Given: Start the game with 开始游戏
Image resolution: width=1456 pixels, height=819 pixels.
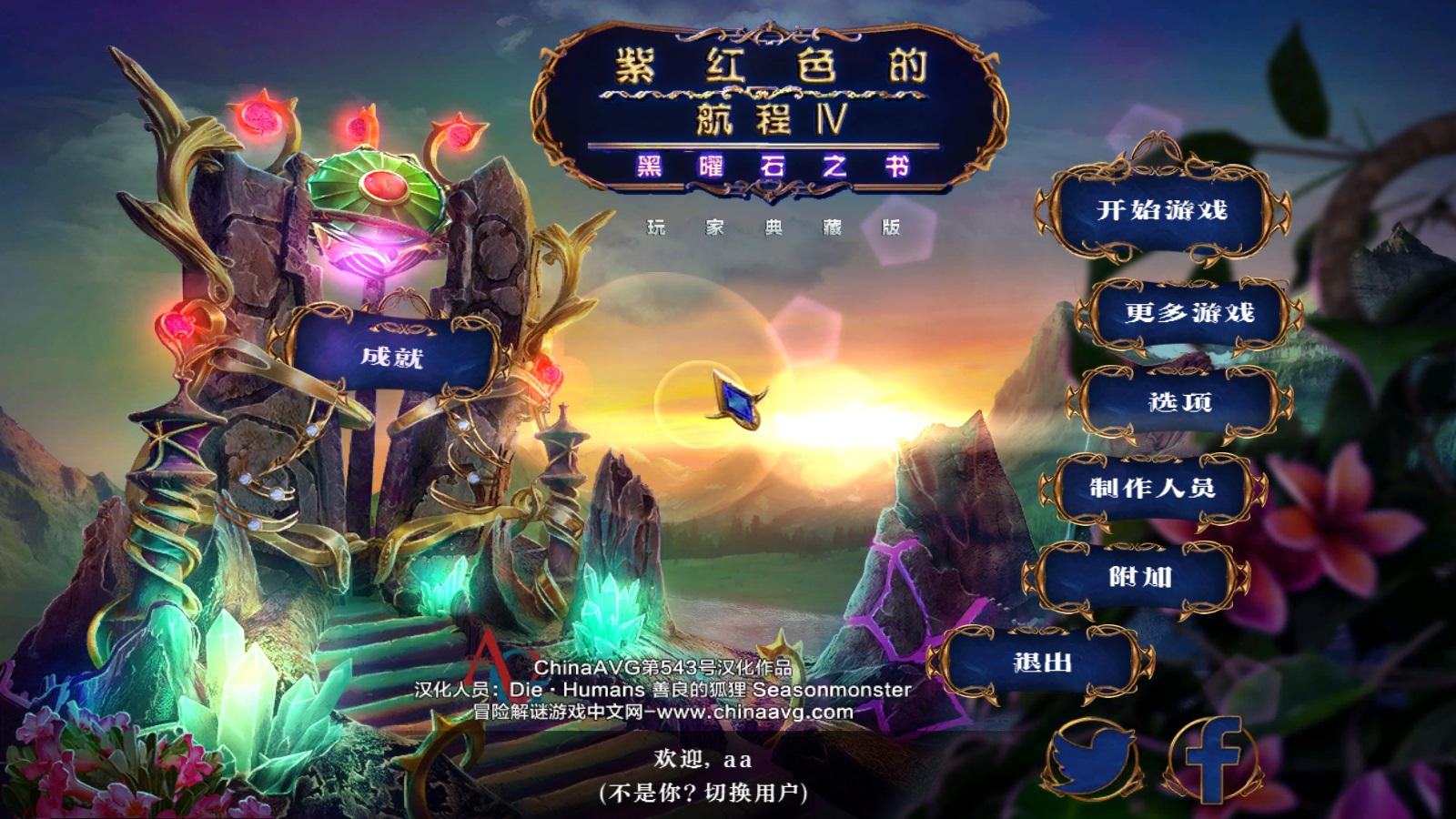Looking at the screenshot, I should pos(1162,210).
